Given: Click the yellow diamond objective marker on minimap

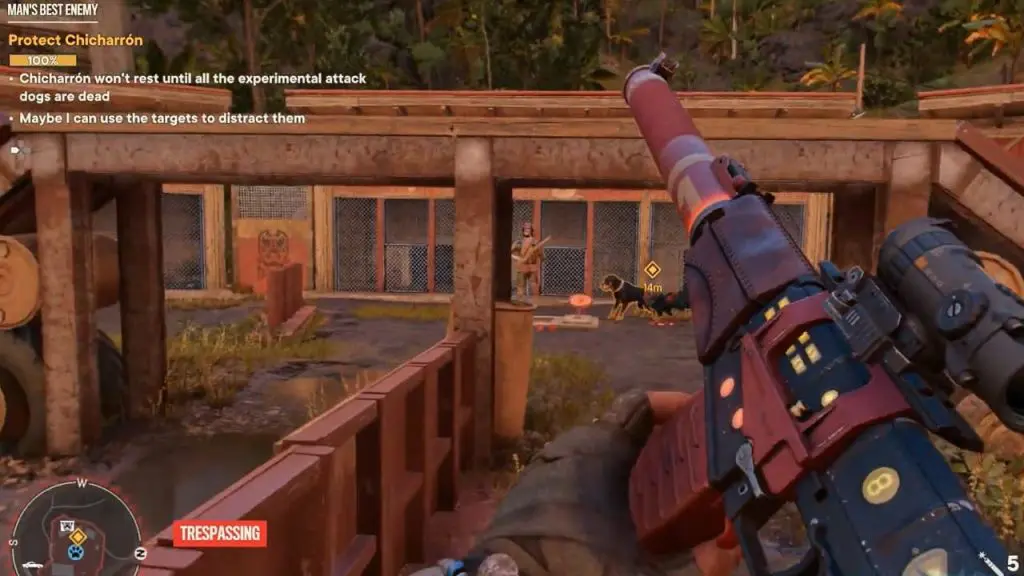Looking at the screenshot, I should (x=77, y=536).
